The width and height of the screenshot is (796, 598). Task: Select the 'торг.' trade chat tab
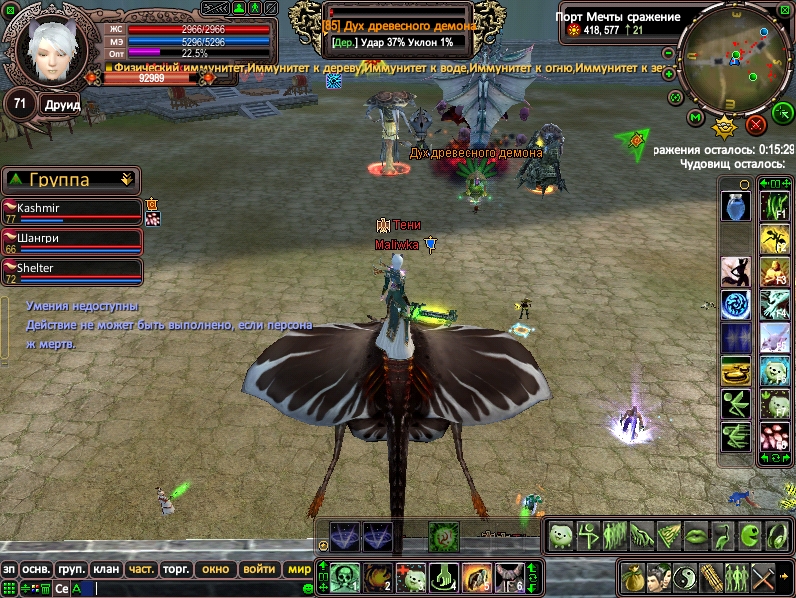176,569
